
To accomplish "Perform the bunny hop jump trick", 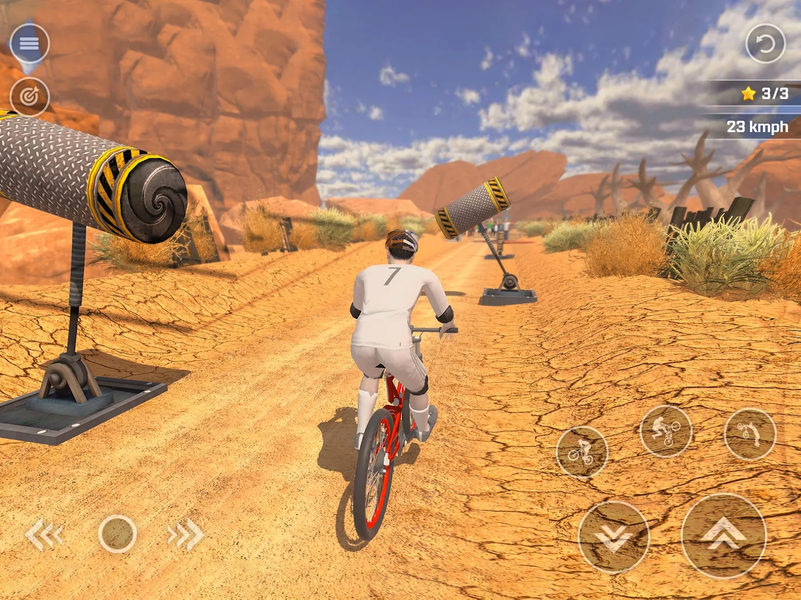I will point(665,431).
